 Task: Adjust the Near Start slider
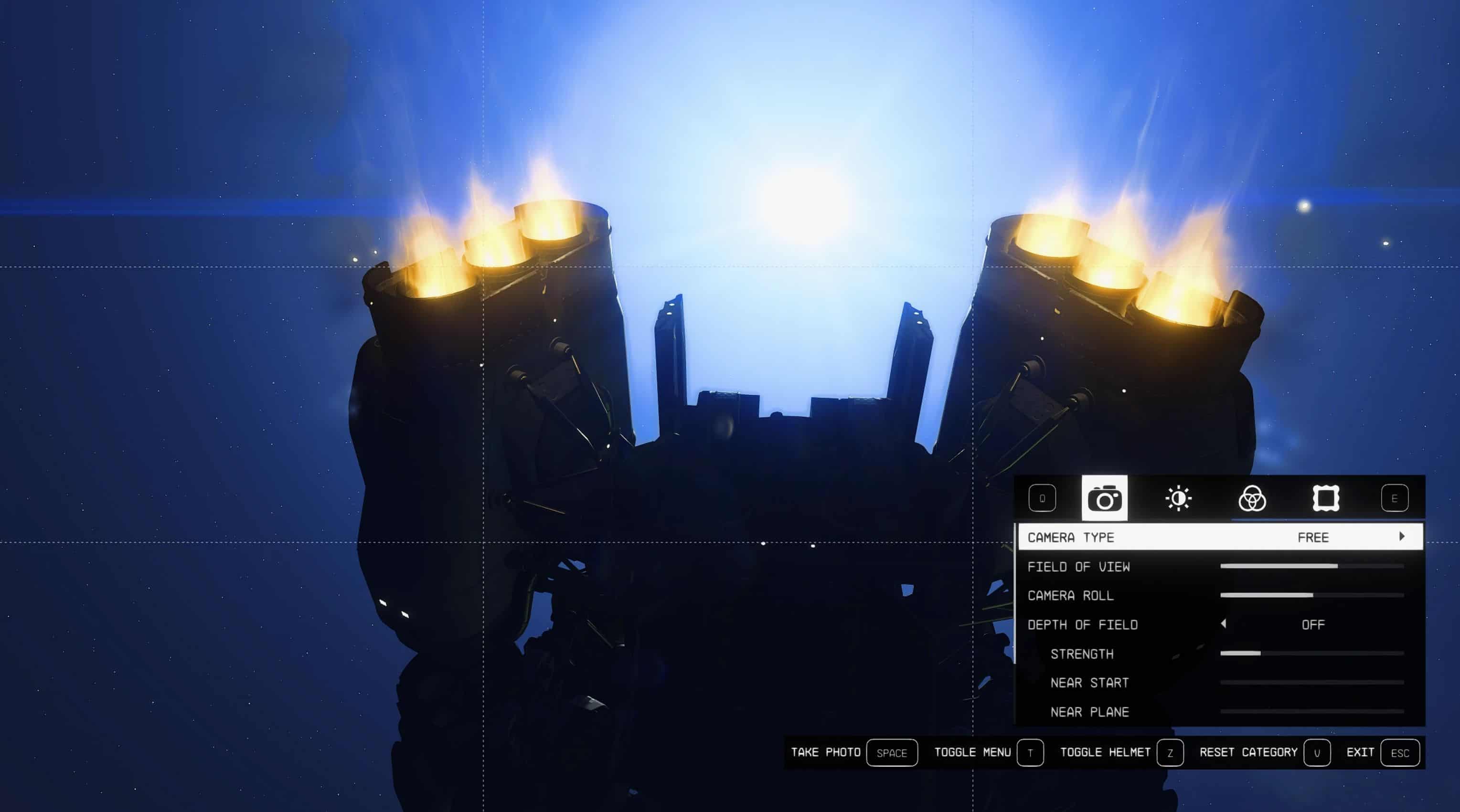pyautogui.click(x=1311, y=682)
